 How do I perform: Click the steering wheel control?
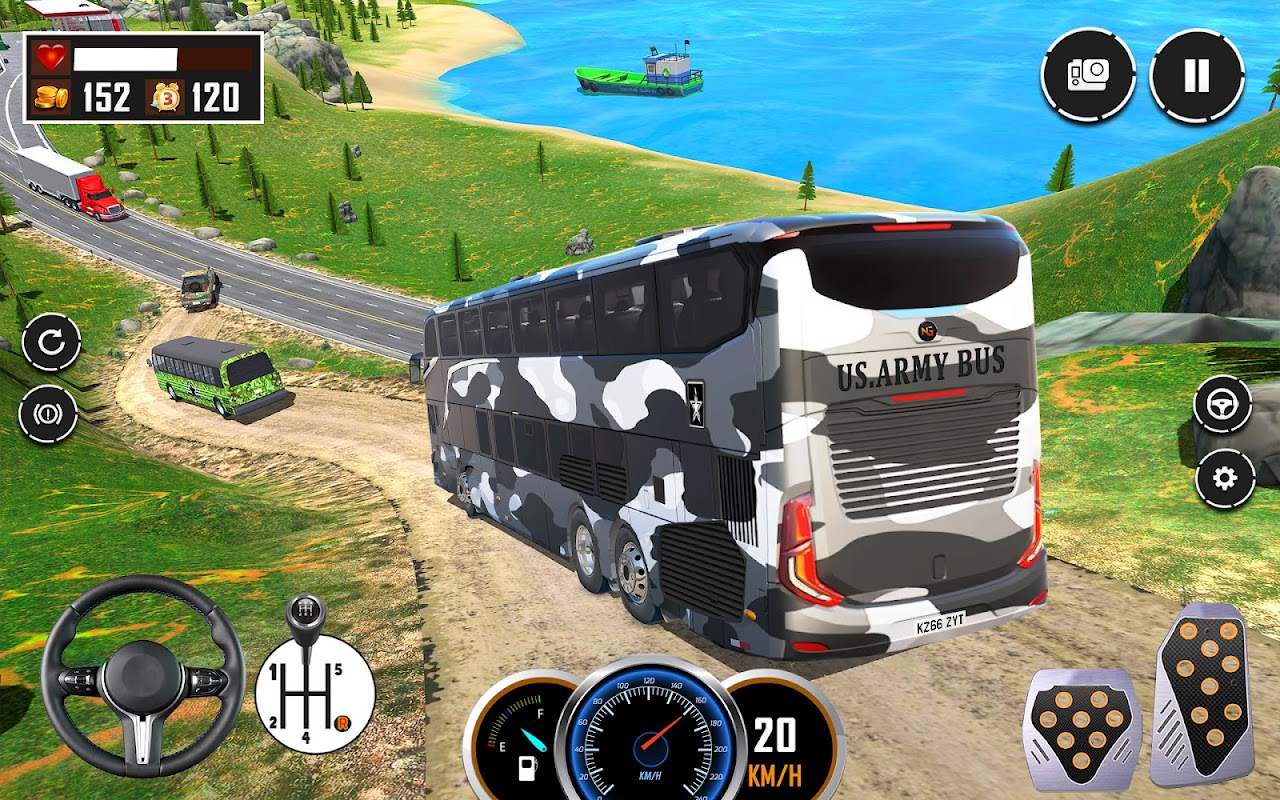point(142,677)
